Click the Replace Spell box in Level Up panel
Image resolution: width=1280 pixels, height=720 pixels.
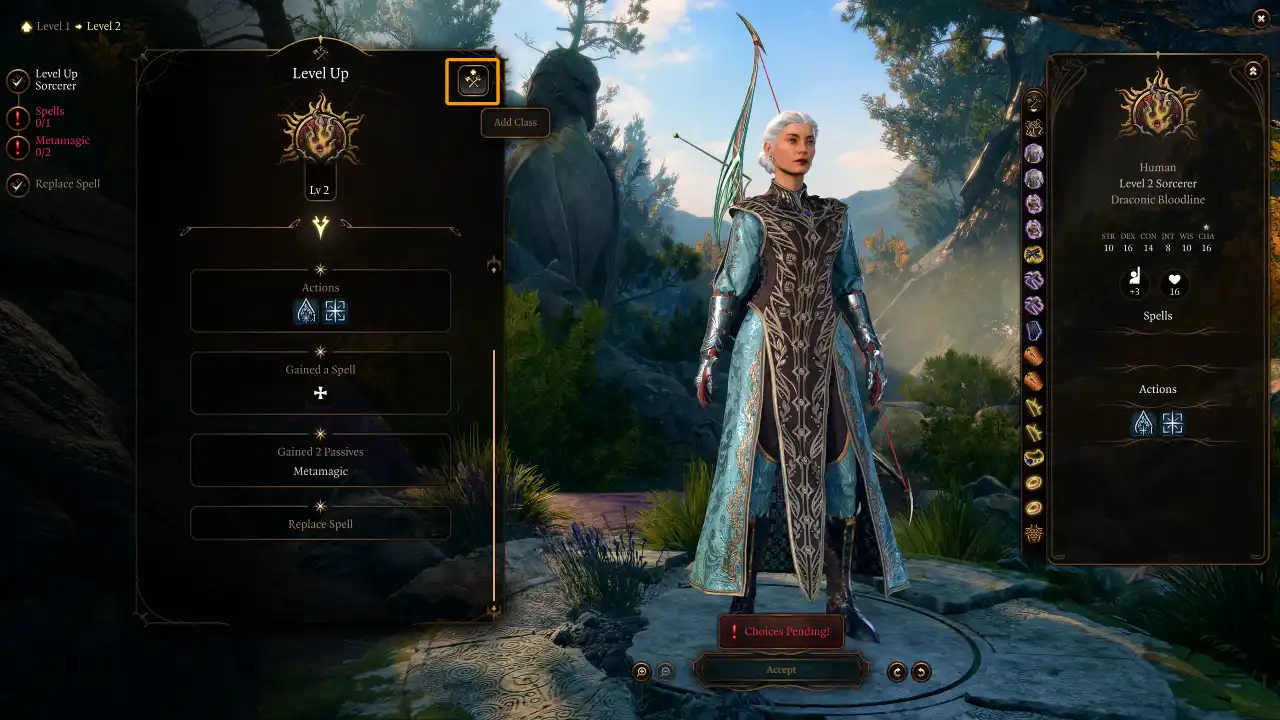320,523
